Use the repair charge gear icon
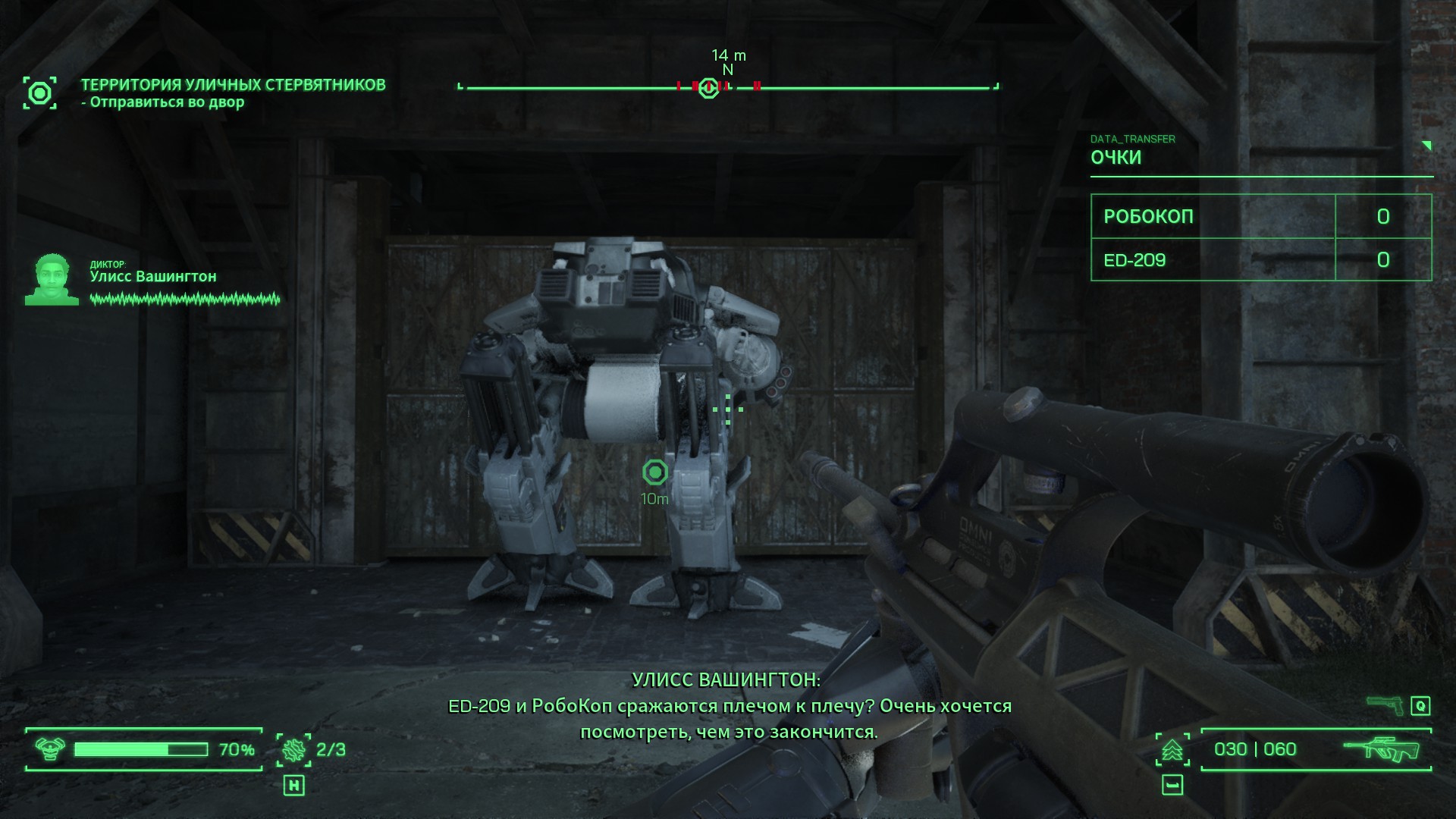The height and width of the screenshot is (819, 1456). coord(293,750)
